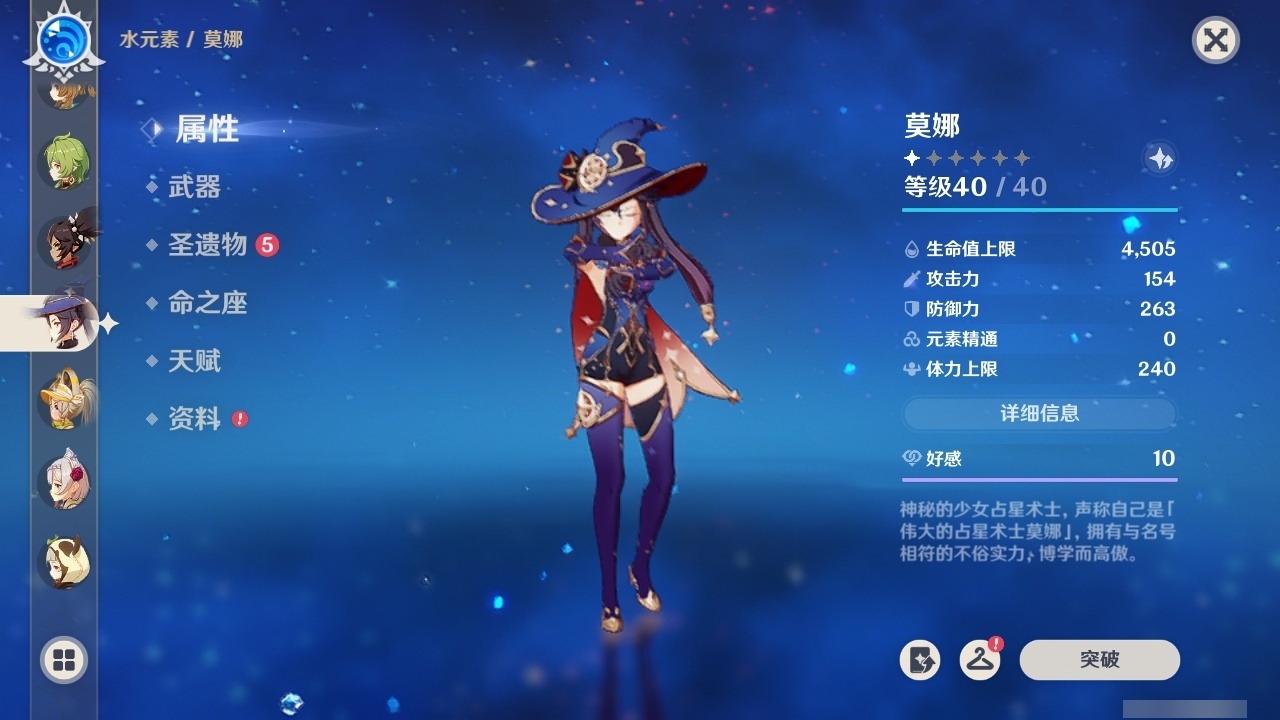
Task: Click the droplet icon beside 生命值上限
Action: click(x=911, y=249)
